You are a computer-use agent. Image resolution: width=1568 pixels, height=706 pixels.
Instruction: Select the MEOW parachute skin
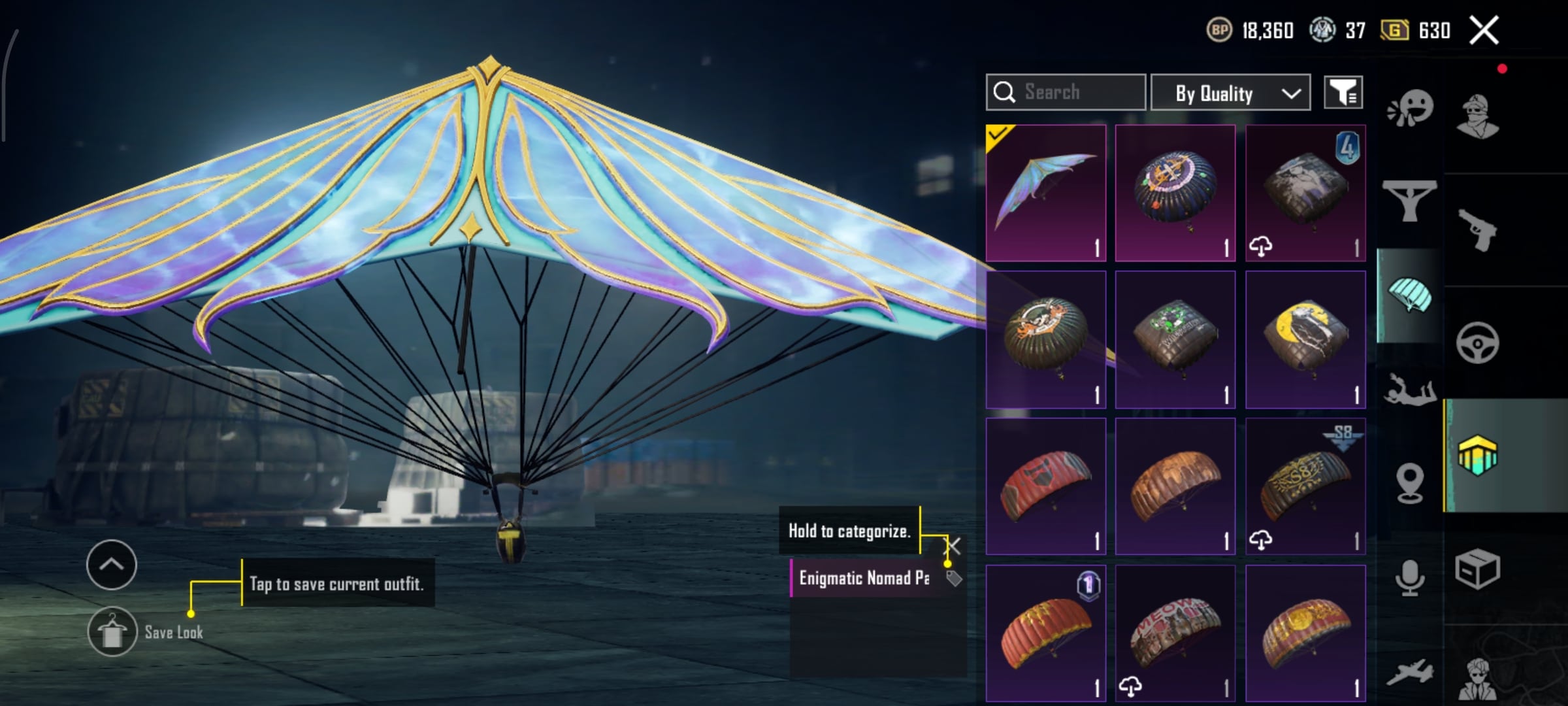[1175, 633]
